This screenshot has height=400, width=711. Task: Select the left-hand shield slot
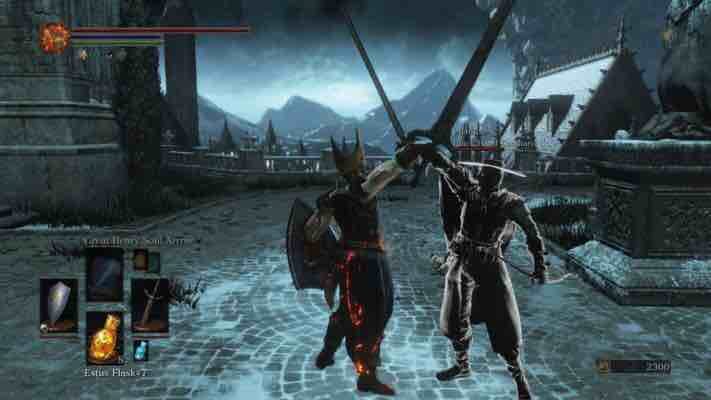pyautogui.click(x=58, y=304)
